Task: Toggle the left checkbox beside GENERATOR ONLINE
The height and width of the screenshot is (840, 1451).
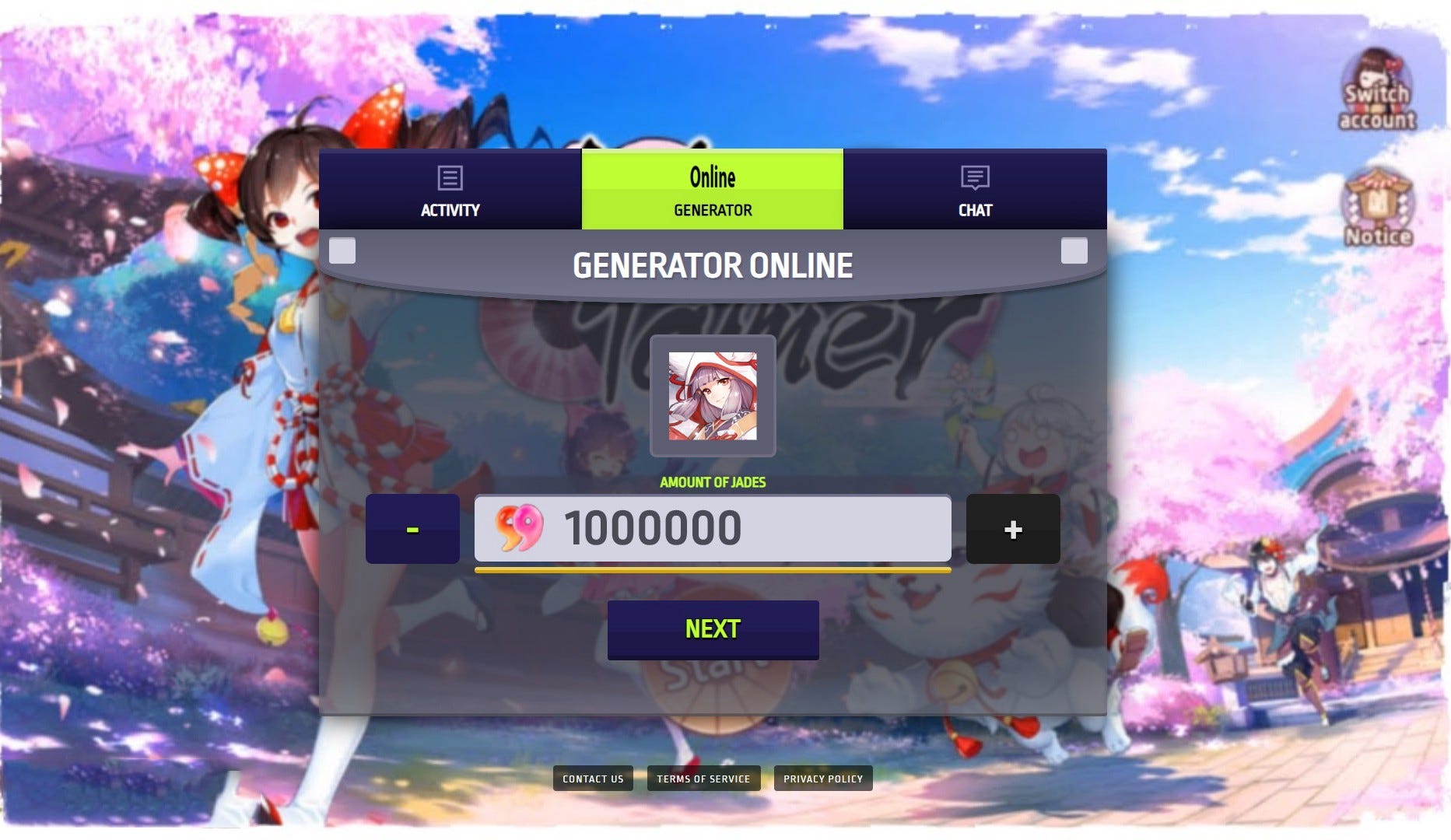Action: 341,250
